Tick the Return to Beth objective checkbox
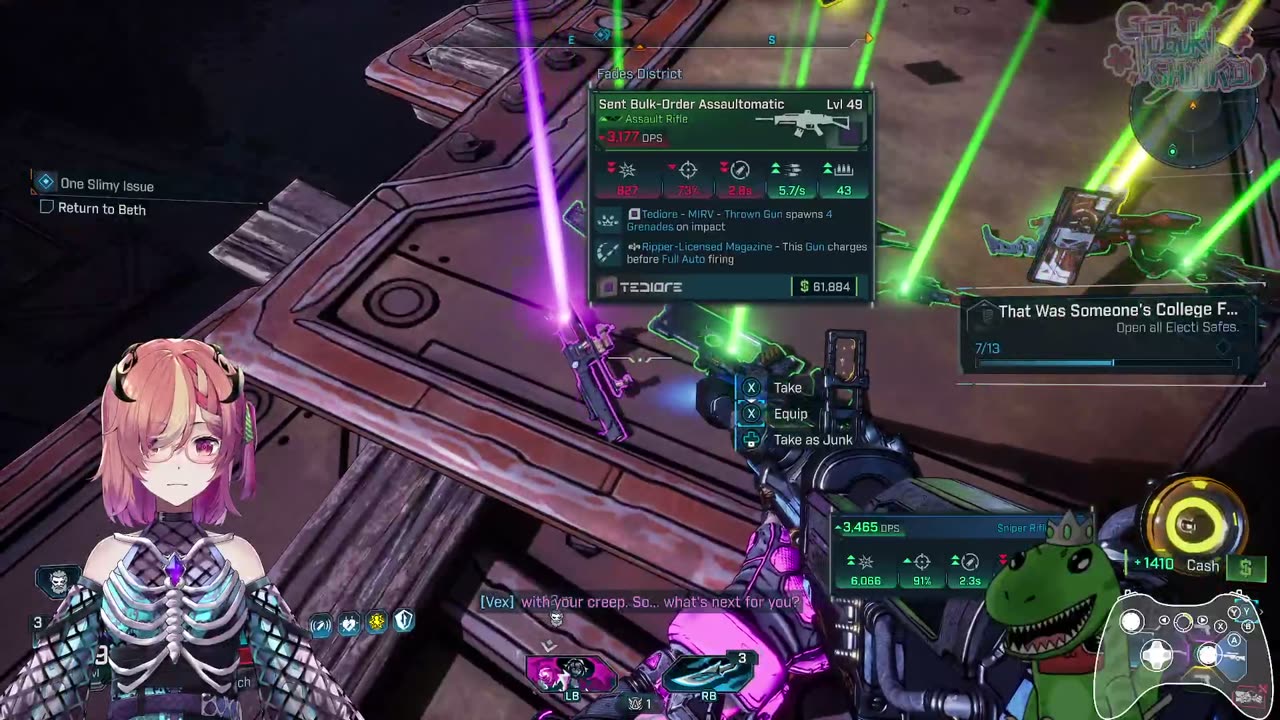This screenshot has height=720, width=1280. (x=46, y=208)
